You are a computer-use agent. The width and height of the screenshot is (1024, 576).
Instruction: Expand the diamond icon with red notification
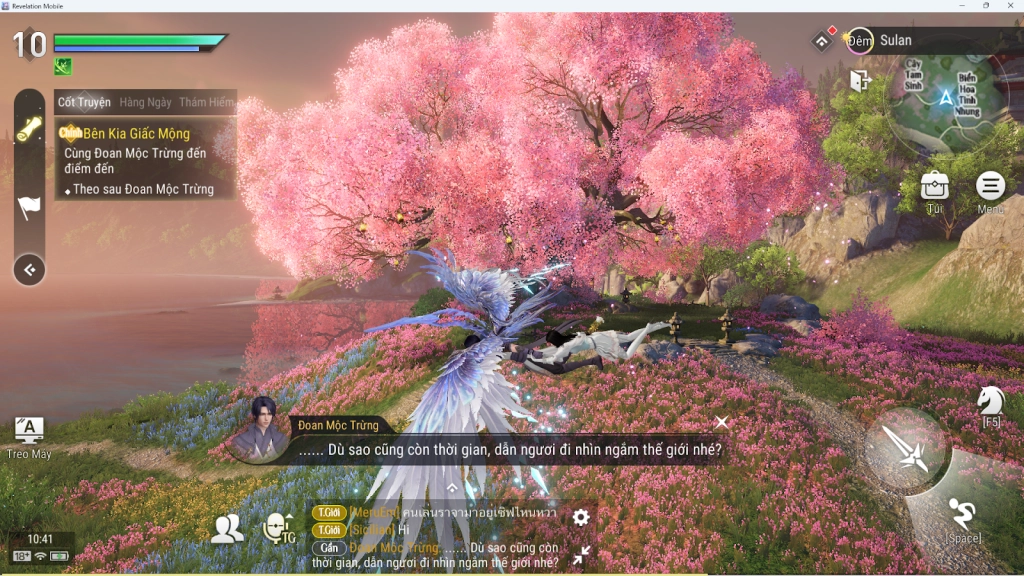click(x=822, y=40)
